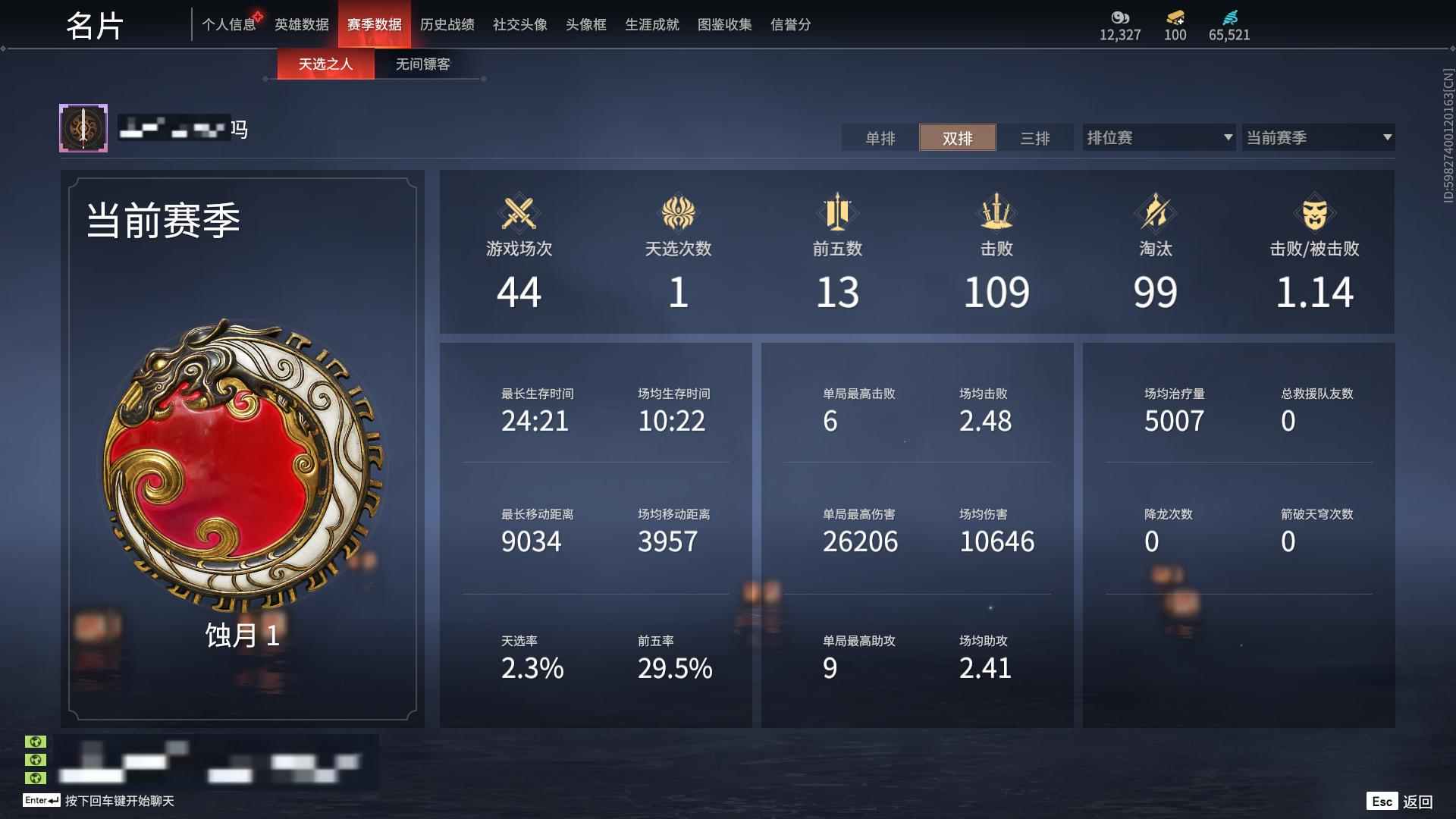Expand the 当前赛季 season dropdown
The image size is (1456, 819).
coord(1318,137)
